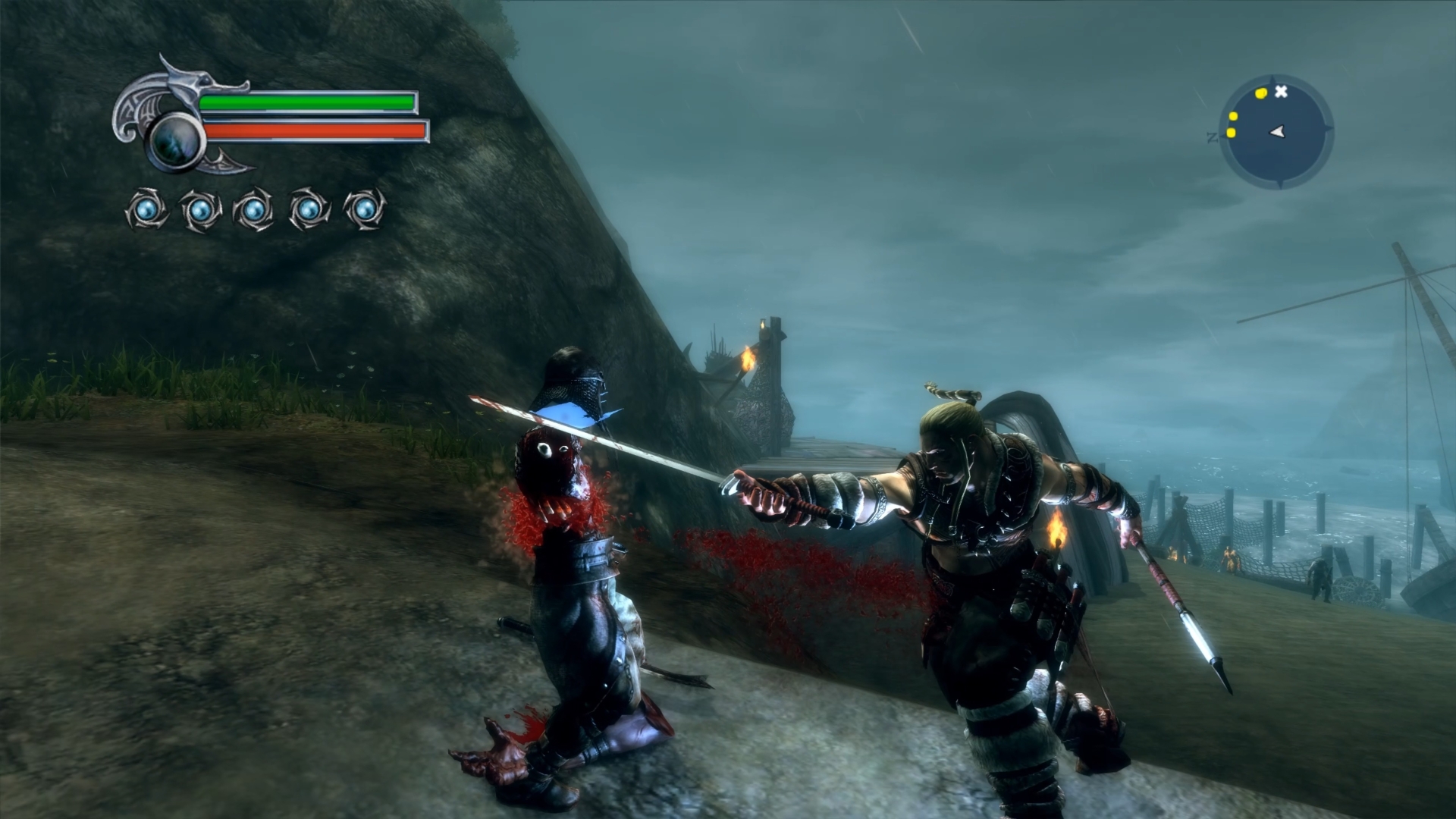Click the white player arrow on the minimap
This screenshot has width=1456, height=819.
point(1278,132)
